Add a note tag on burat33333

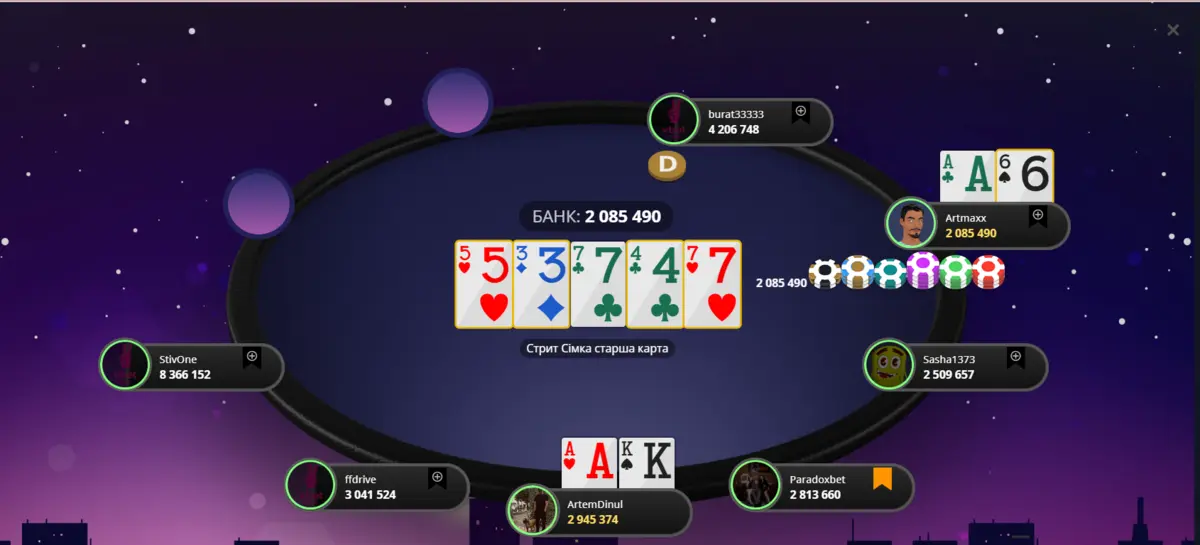click(x=800, y=113)
